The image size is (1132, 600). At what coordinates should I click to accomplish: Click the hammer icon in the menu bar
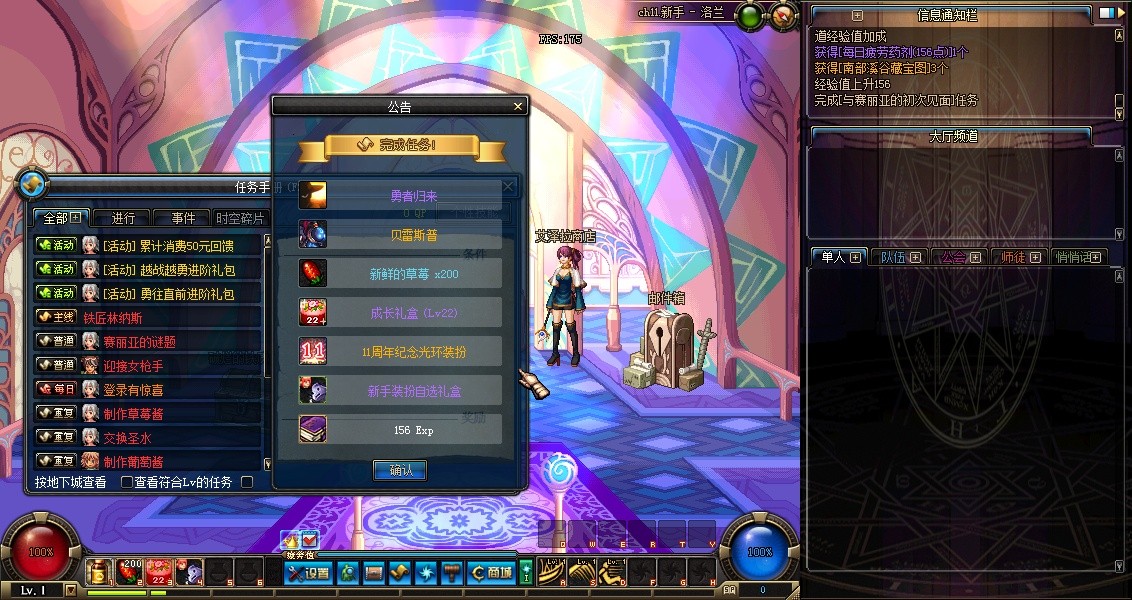[x=451, y=573]
